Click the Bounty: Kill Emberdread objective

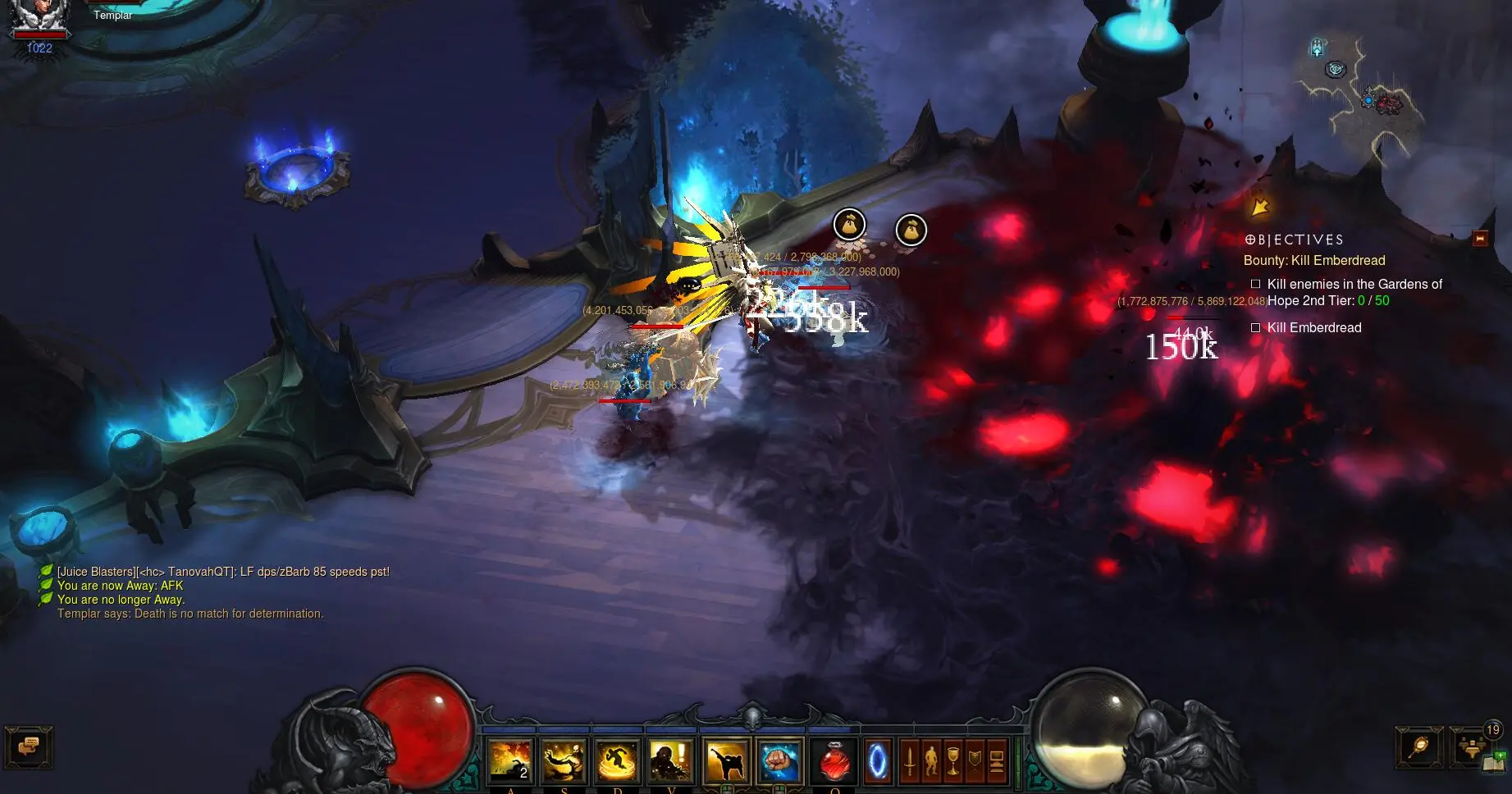coord(1313,261)
